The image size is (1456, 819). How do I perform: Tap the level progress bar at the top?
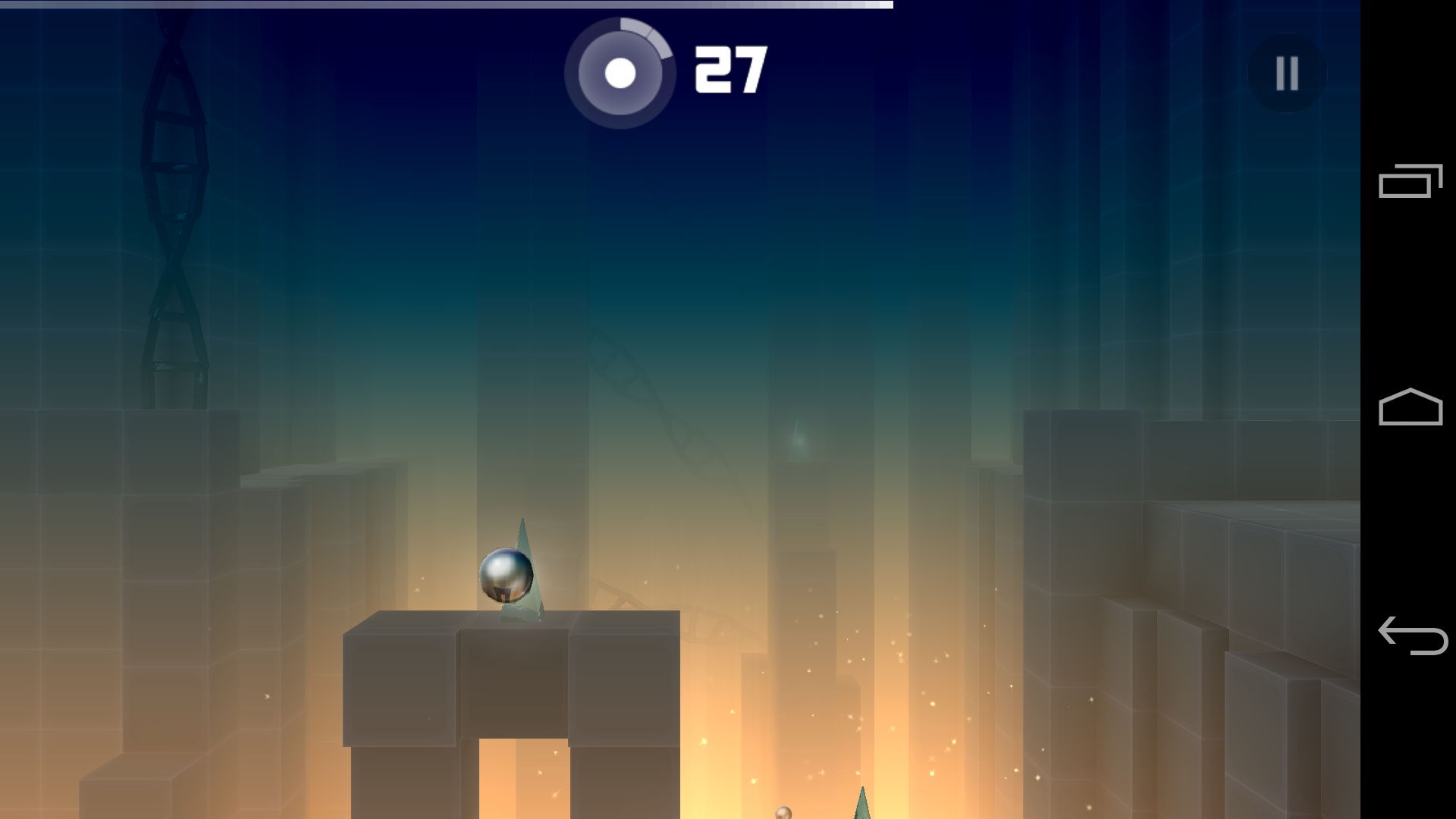point(447,5)
